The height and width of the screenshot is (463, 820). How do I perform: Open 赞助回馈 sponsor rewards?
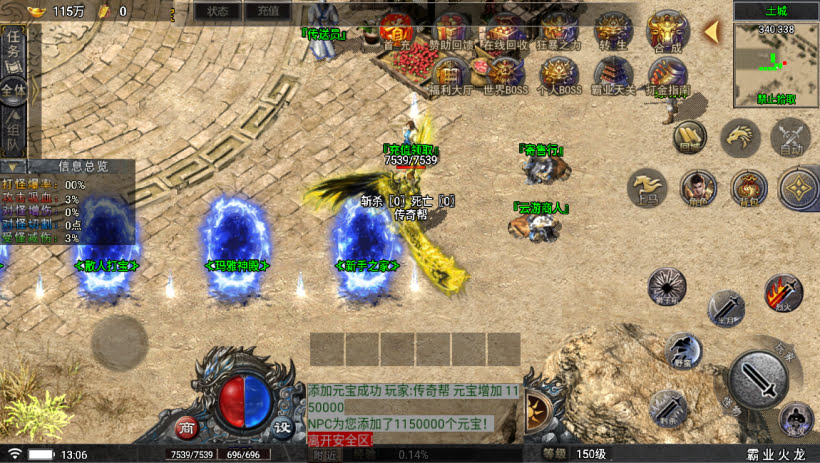point(452,30)
